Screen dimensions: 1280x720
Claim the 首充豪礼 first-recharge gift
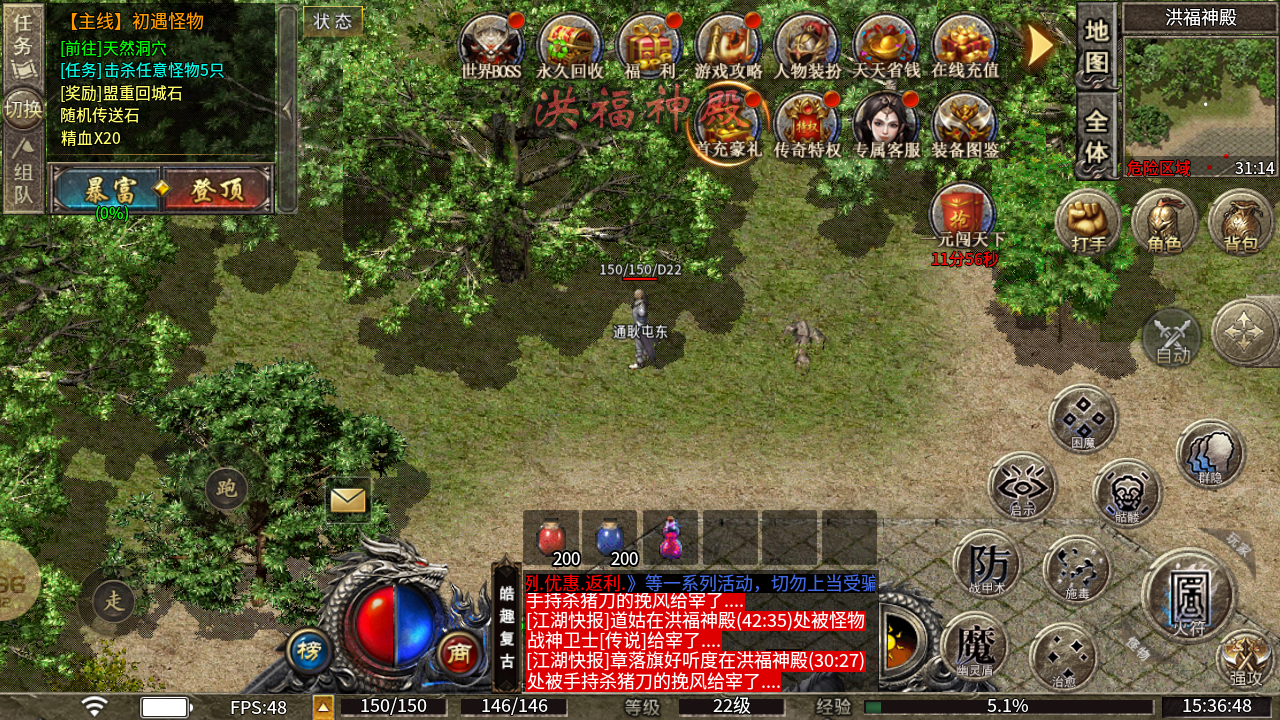(x=728, y=124)
